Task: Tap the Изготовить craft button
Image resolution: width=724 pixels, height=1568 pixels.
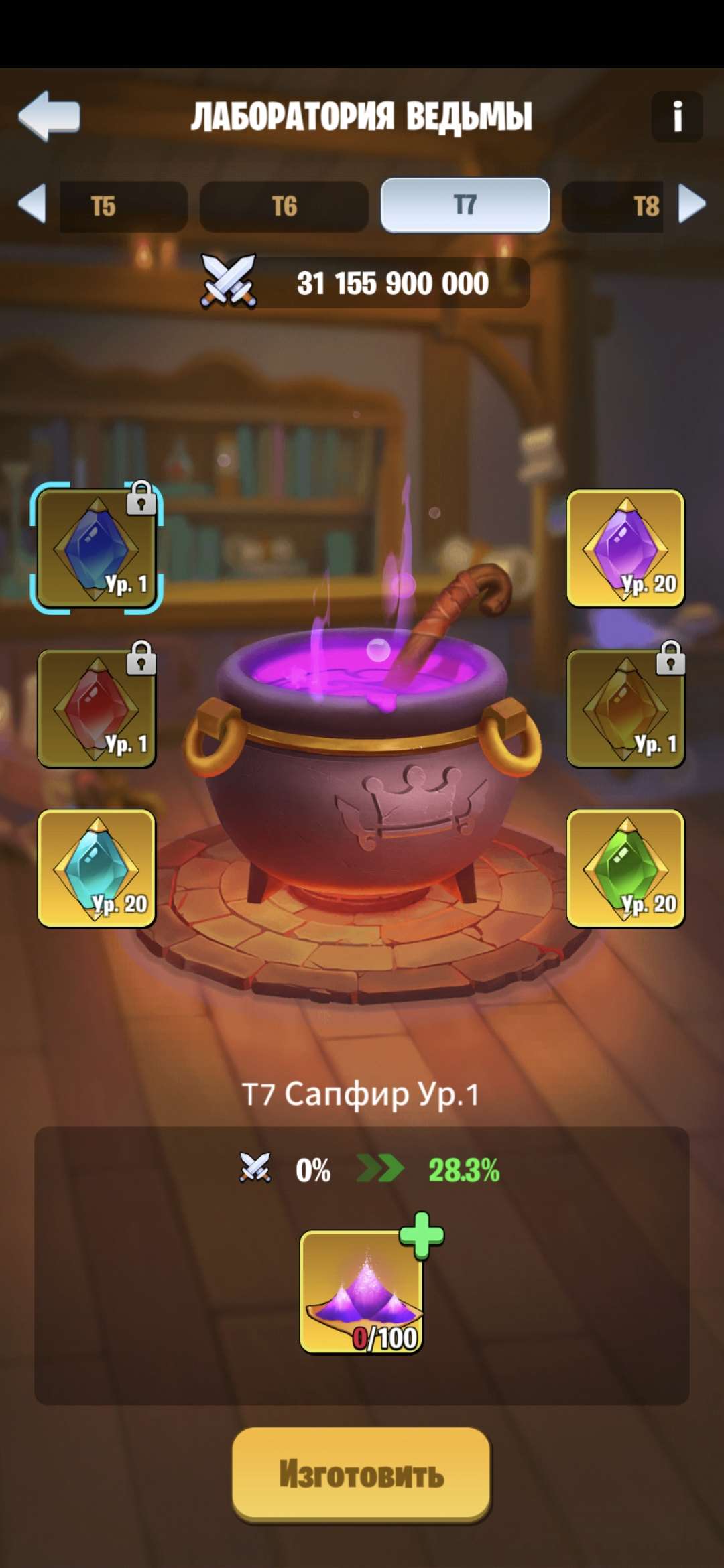Action: [361, 1474]
